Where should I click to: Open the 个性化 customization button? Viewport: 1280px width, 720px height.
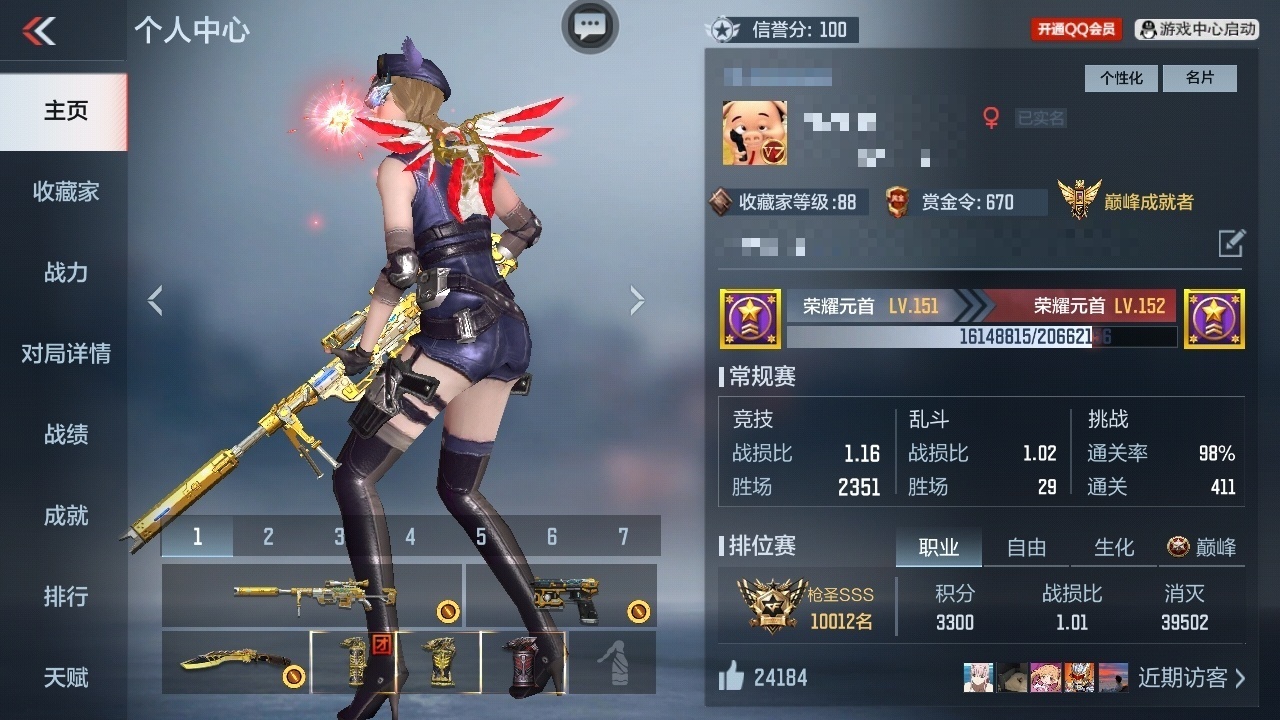1121,78
